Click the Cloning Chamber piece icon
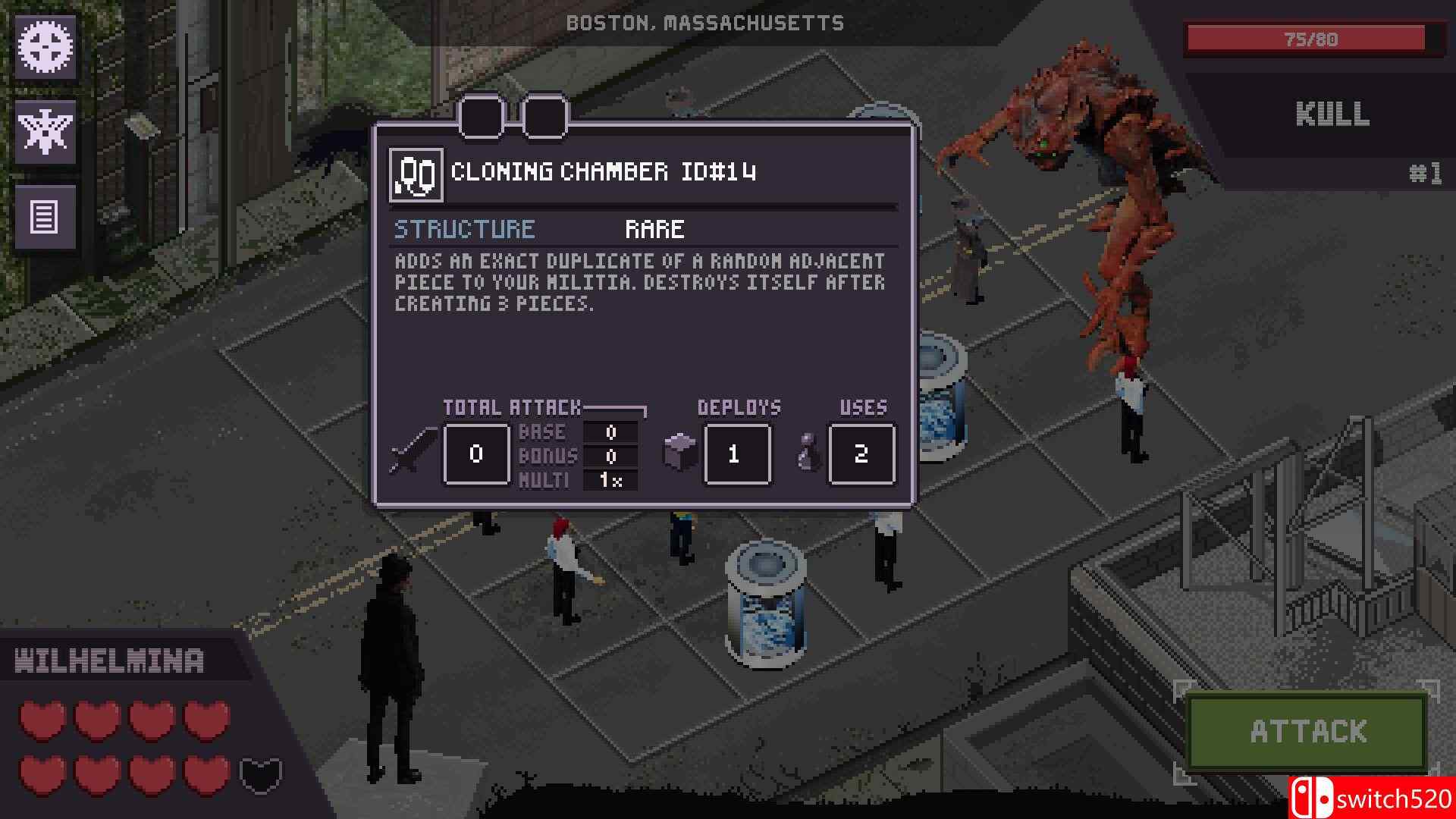The width and height of the screenshot is (1456, 819). coord(416,174)
